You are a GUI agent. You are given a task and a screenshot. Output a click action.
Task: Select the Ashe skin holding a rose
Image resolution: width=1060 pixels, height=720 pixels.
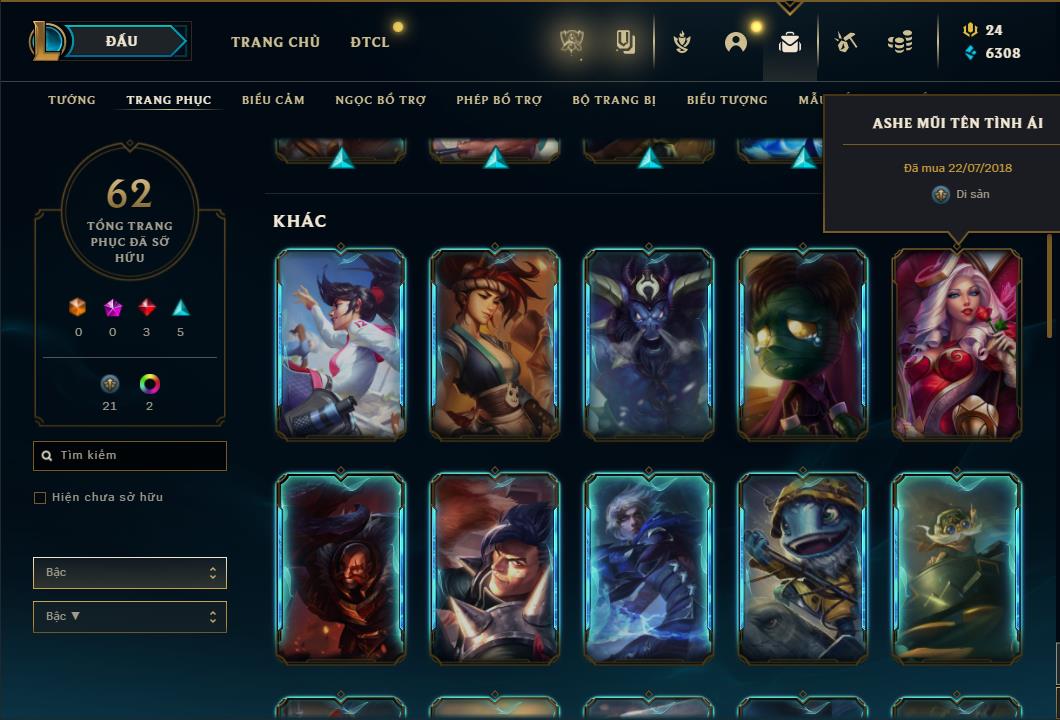tap(957, 344)
